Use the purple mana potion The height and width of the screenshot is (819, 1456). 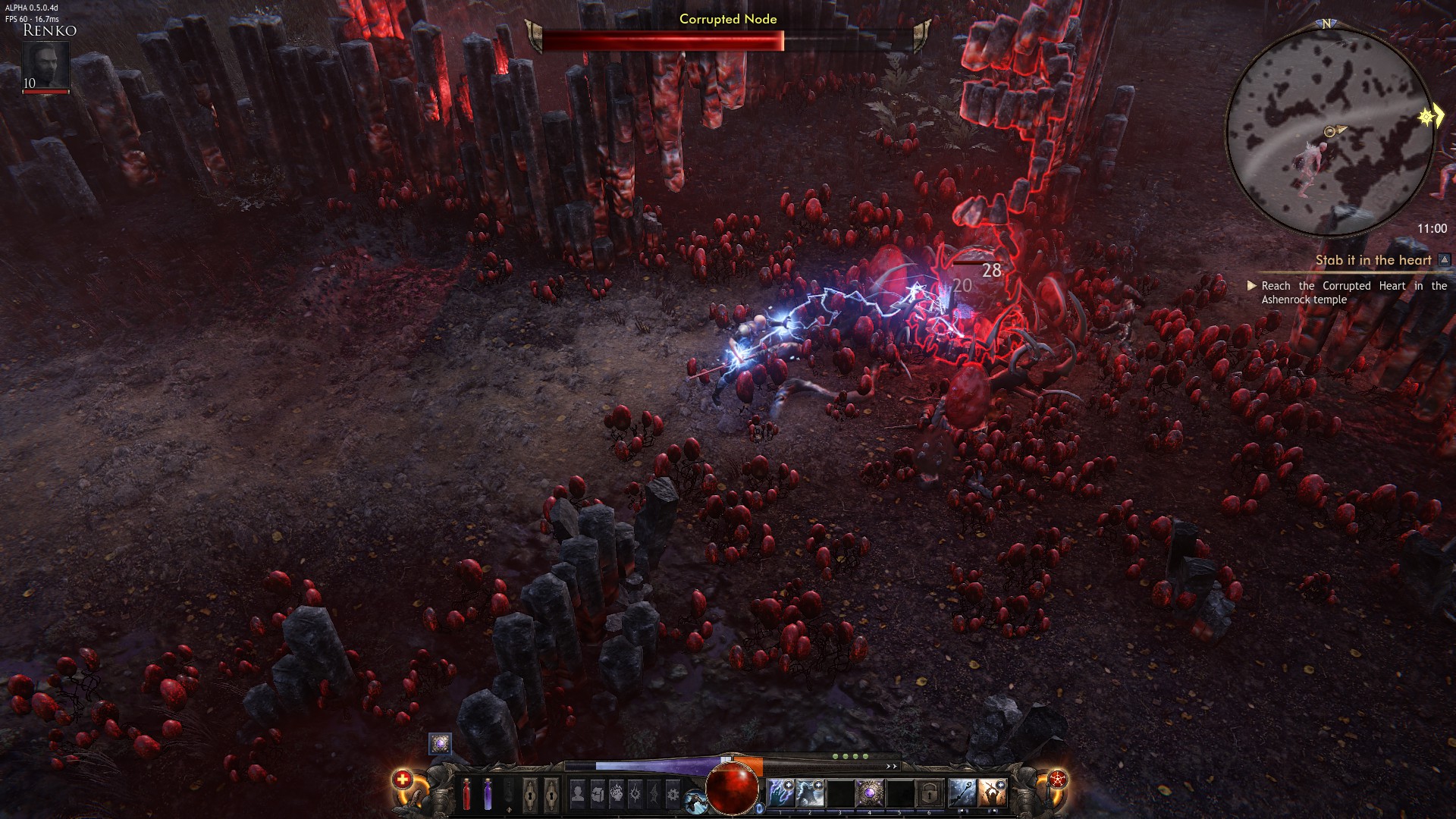(x=488, y=795)
